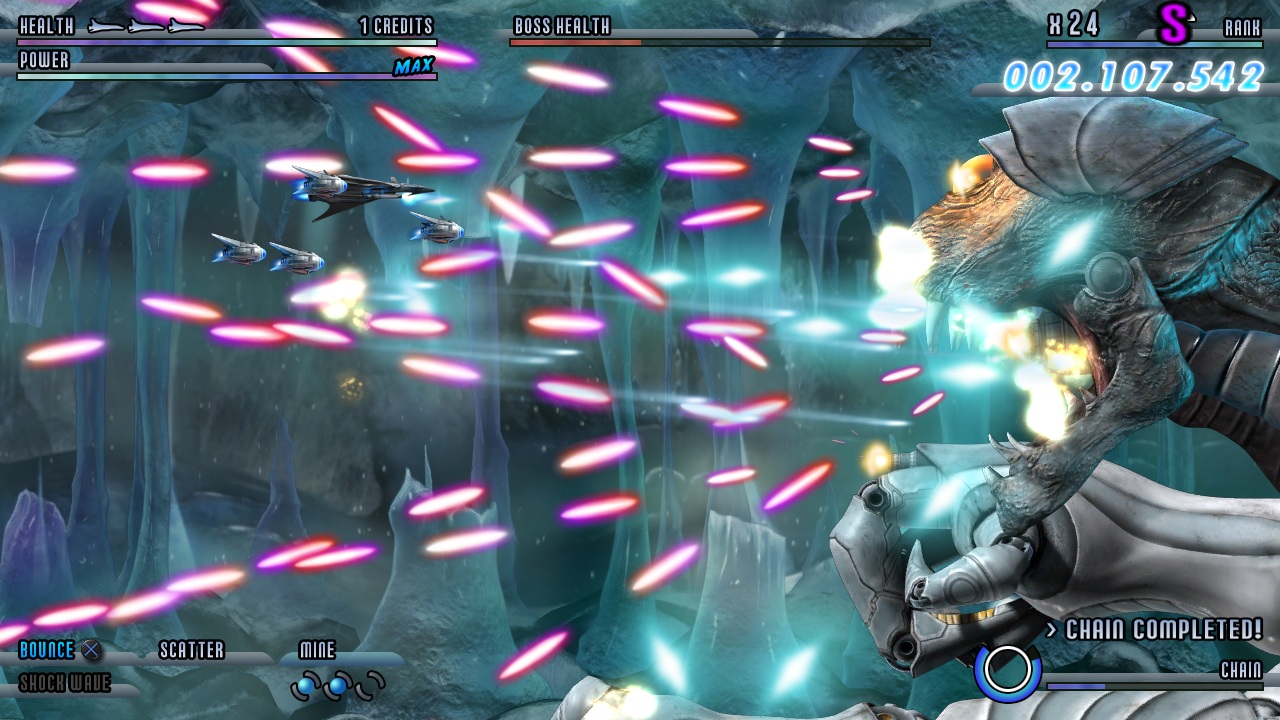Screen dimensions: 1280x720
Task: Select the Bounce weapon label
Action: [47, 650]
